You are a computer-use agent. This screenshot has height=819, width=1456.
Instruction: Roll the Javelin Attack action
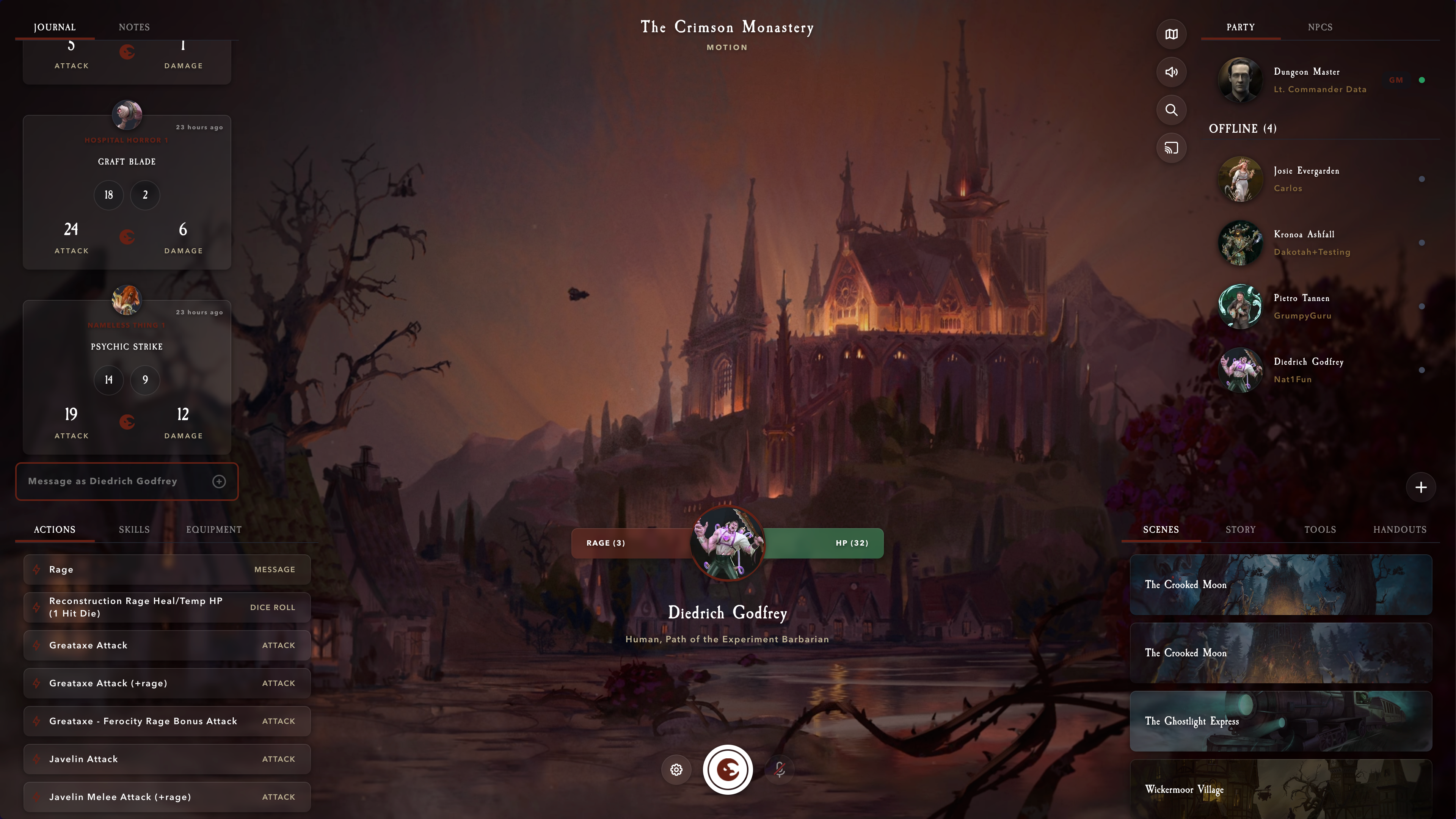[167, 759]
